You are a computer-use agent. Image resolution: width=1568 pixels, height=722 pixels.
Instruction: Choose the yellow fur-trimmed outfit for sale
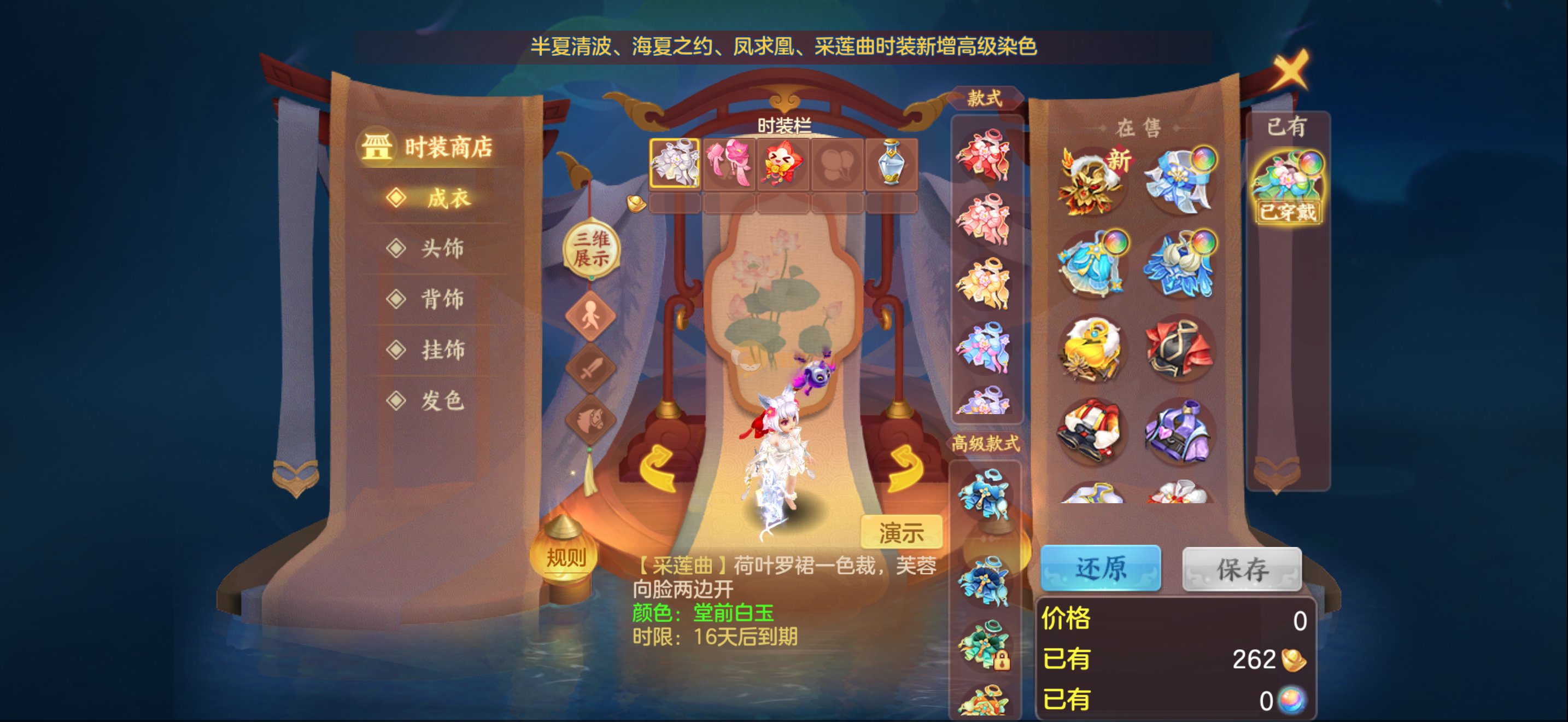point(1092,349)
